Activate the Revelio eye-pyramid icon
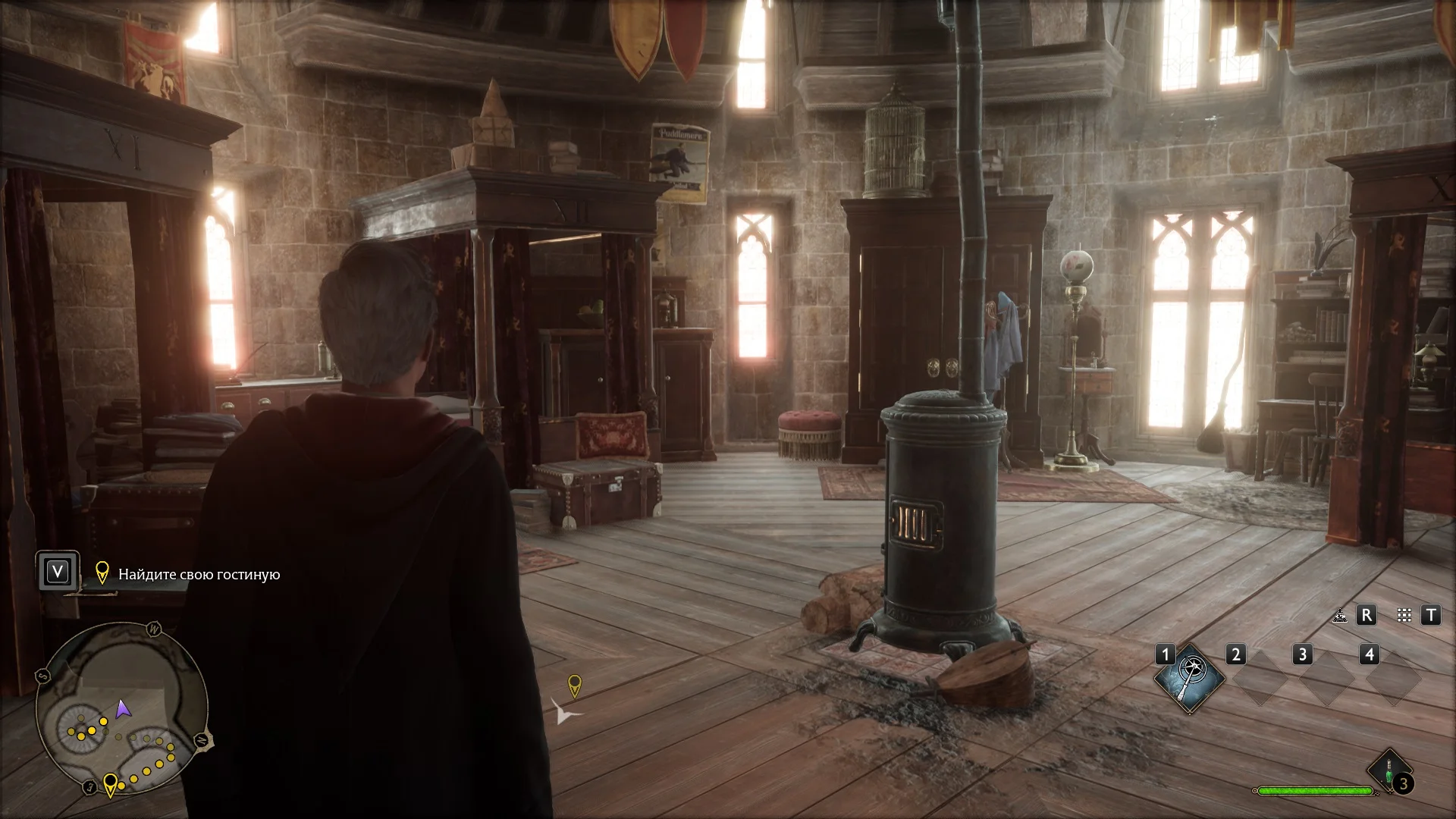1456x819 pixels. [1340, 616]
